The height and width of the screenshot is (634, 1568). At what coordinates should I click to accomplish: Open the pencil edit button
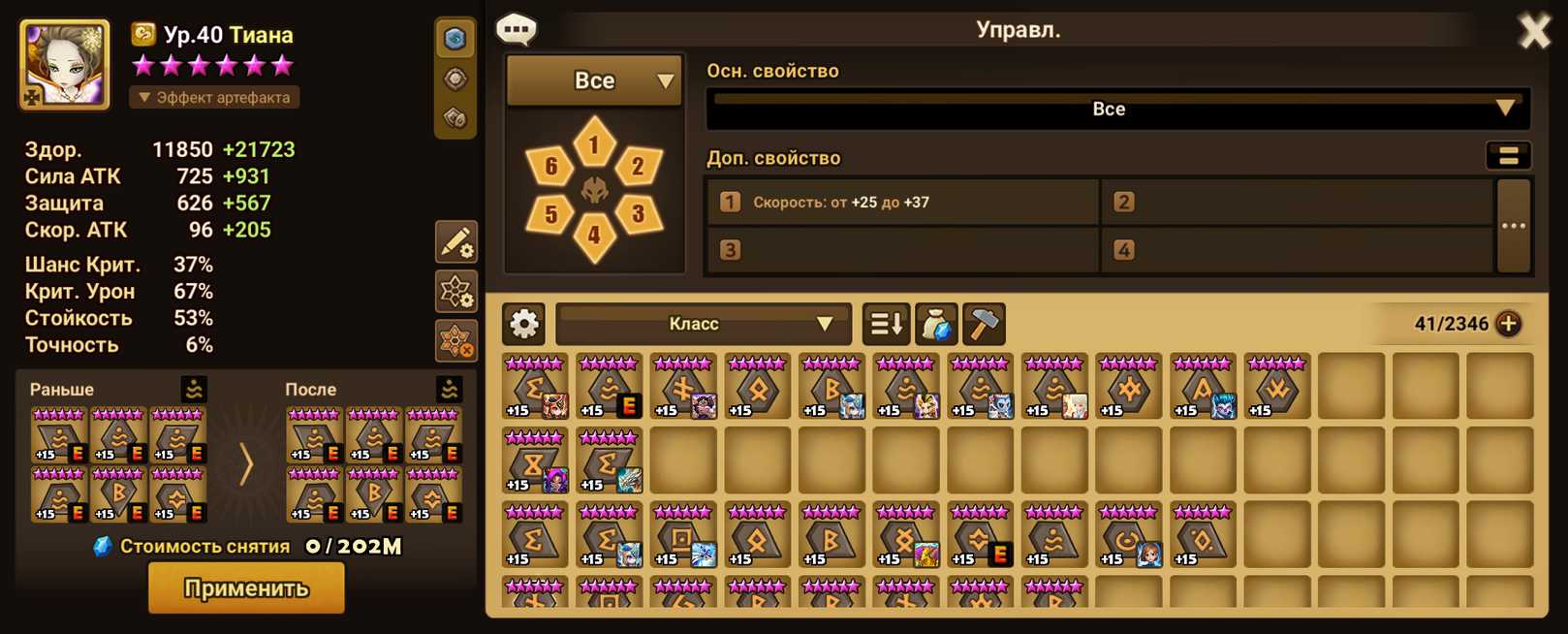455,242
